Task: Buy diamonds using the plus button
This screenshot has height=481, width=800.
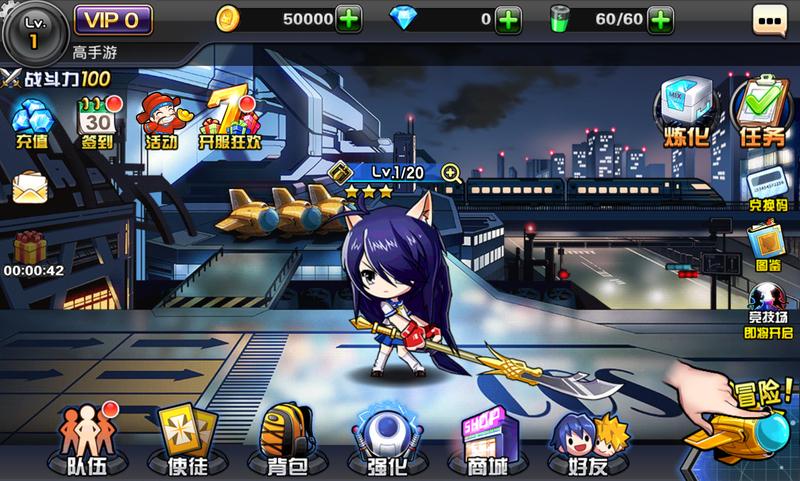Action: [508, 19]
